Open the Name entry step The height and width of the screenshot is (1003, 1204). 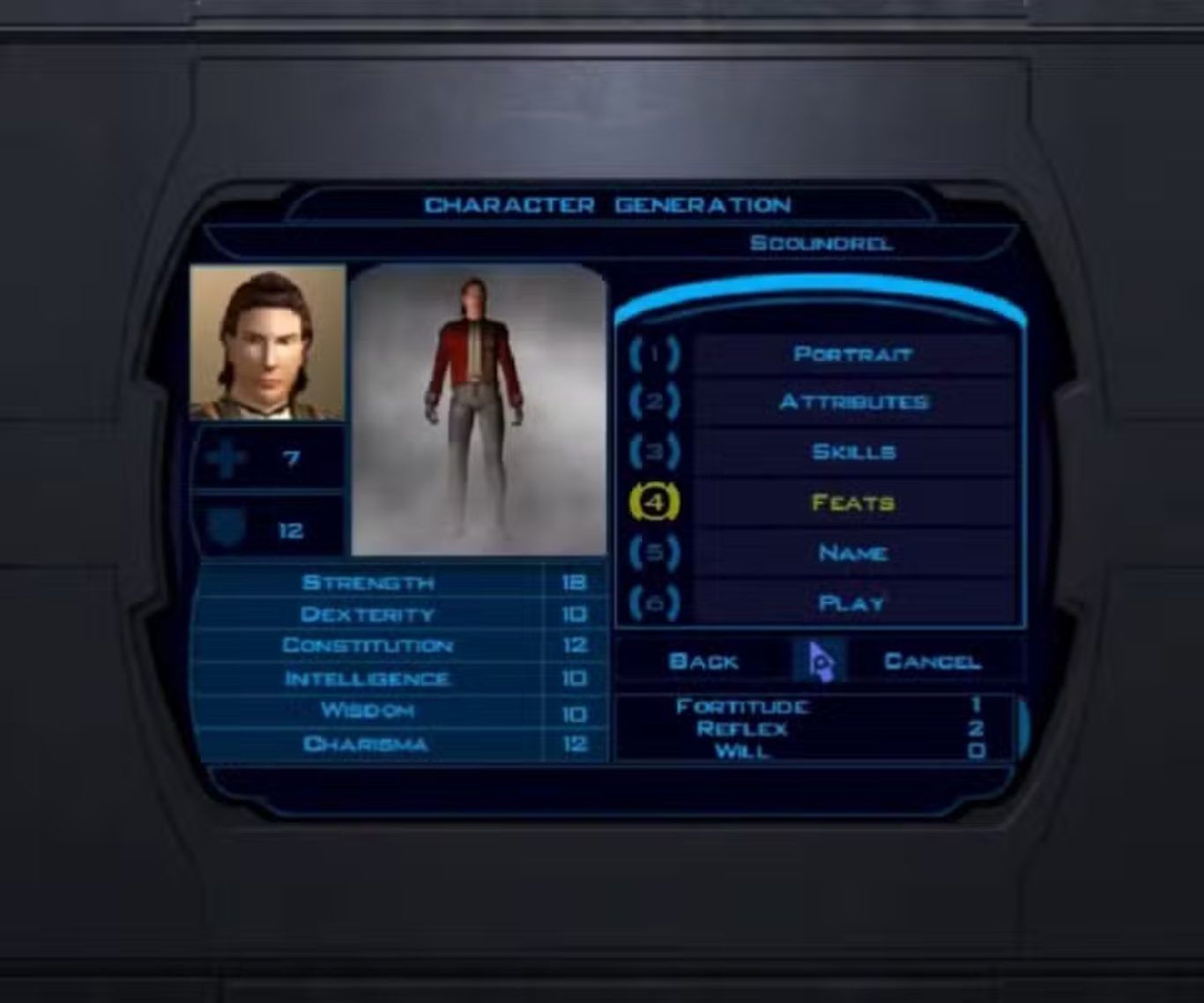coord(851,553)
